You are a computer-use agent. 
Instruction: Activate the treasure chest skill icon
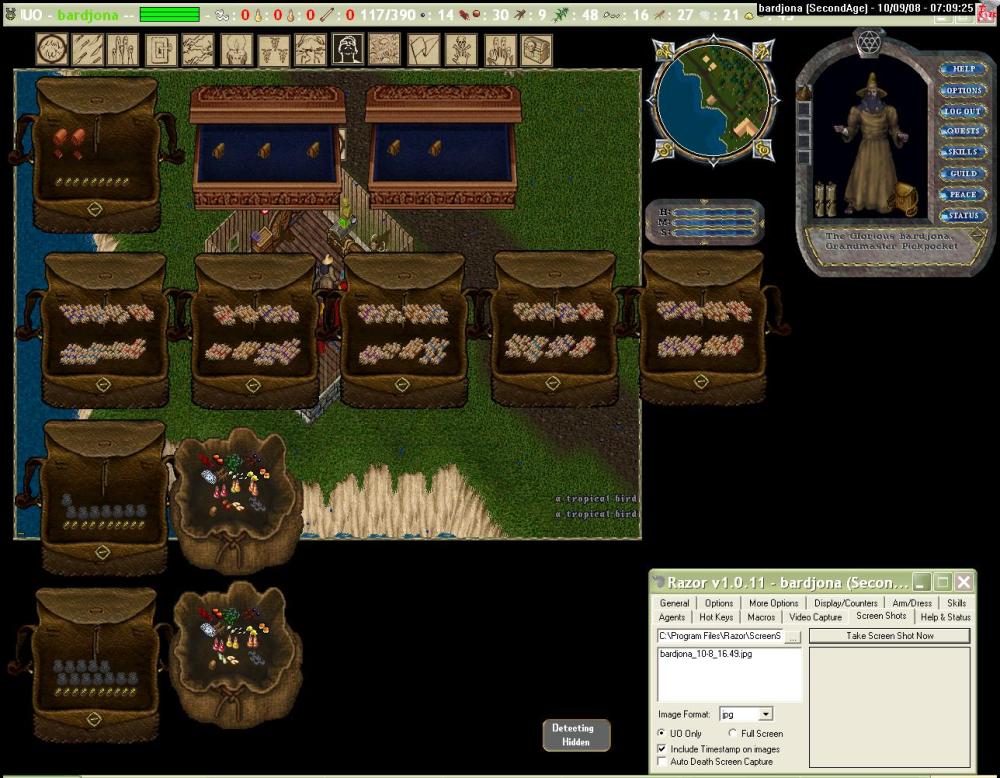tap(537, 49)
